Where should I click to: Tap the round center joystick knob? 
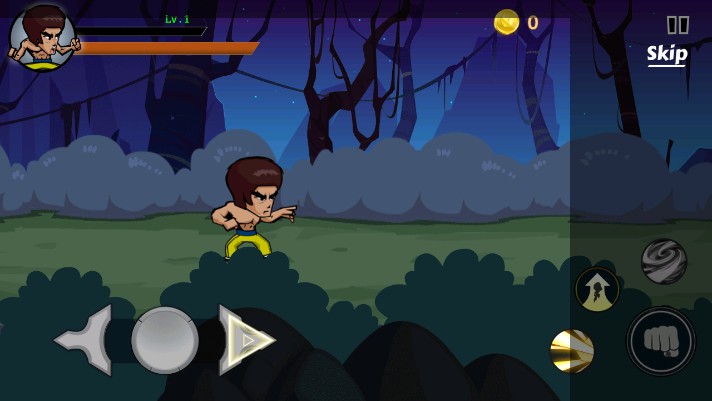coord(165,340)
